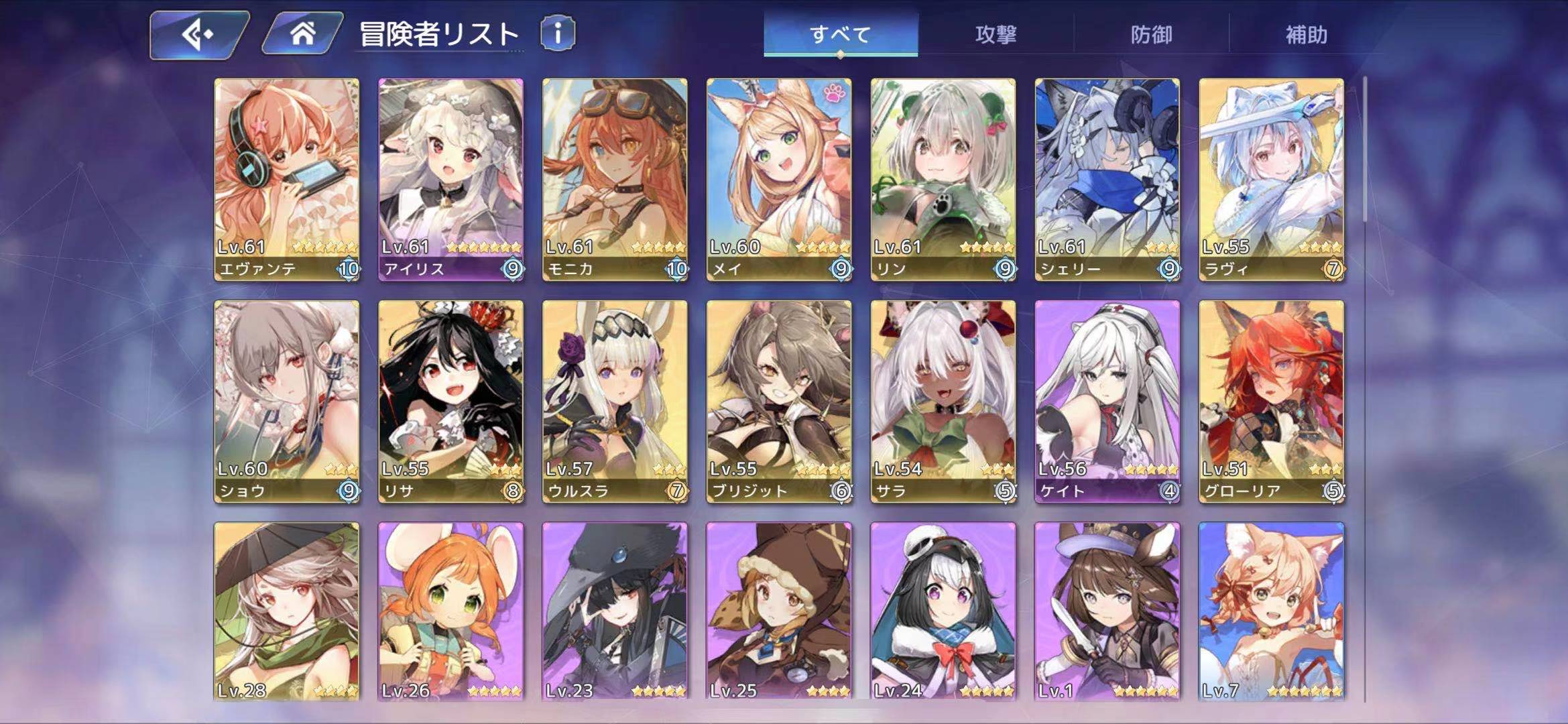Open the 補助 tab
Image resolution: width=1568 pixels, height=724 pixels.
(1306, 34)
